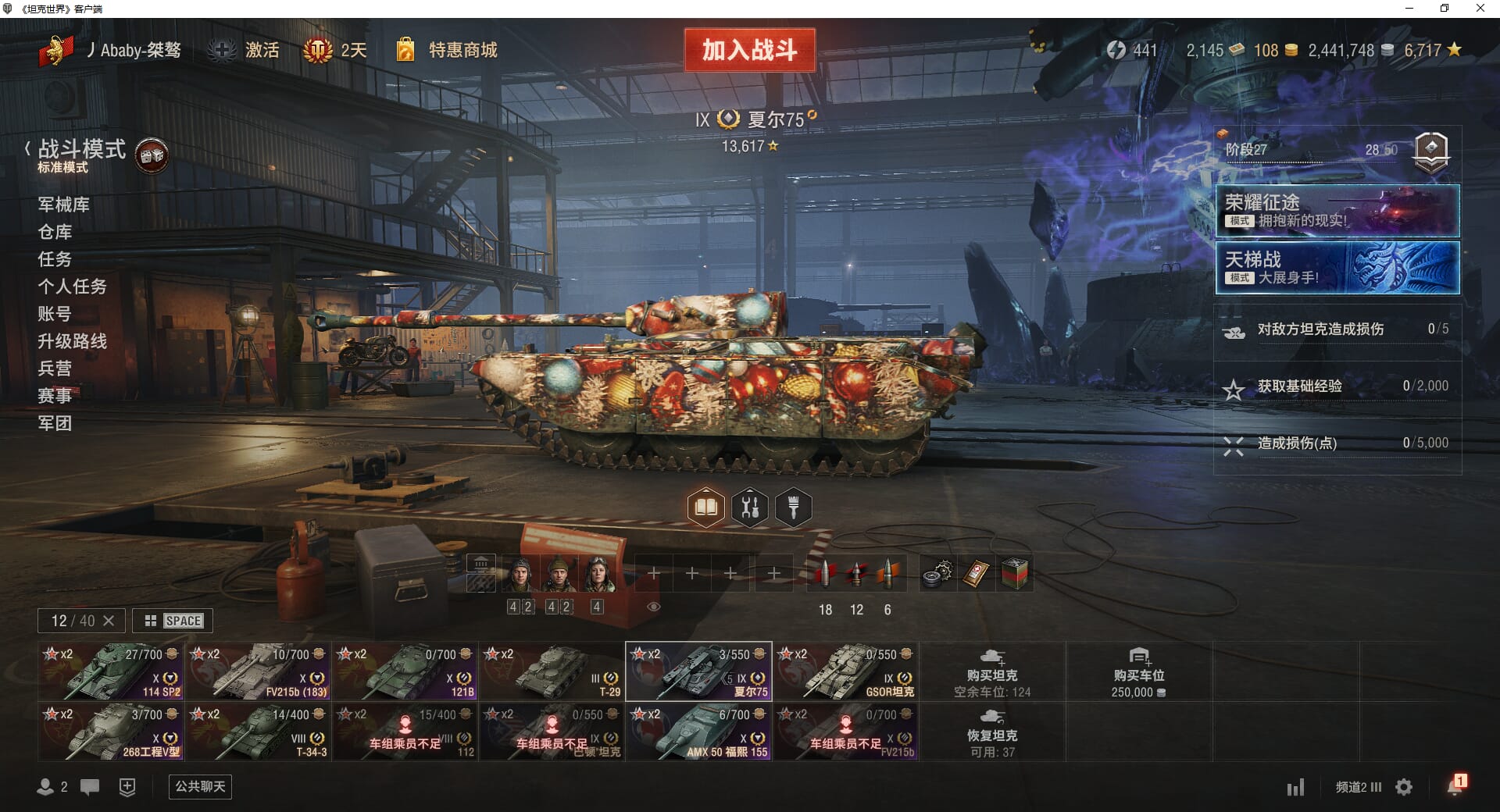Select the FV215b (183) tank card

coord(257,671)
